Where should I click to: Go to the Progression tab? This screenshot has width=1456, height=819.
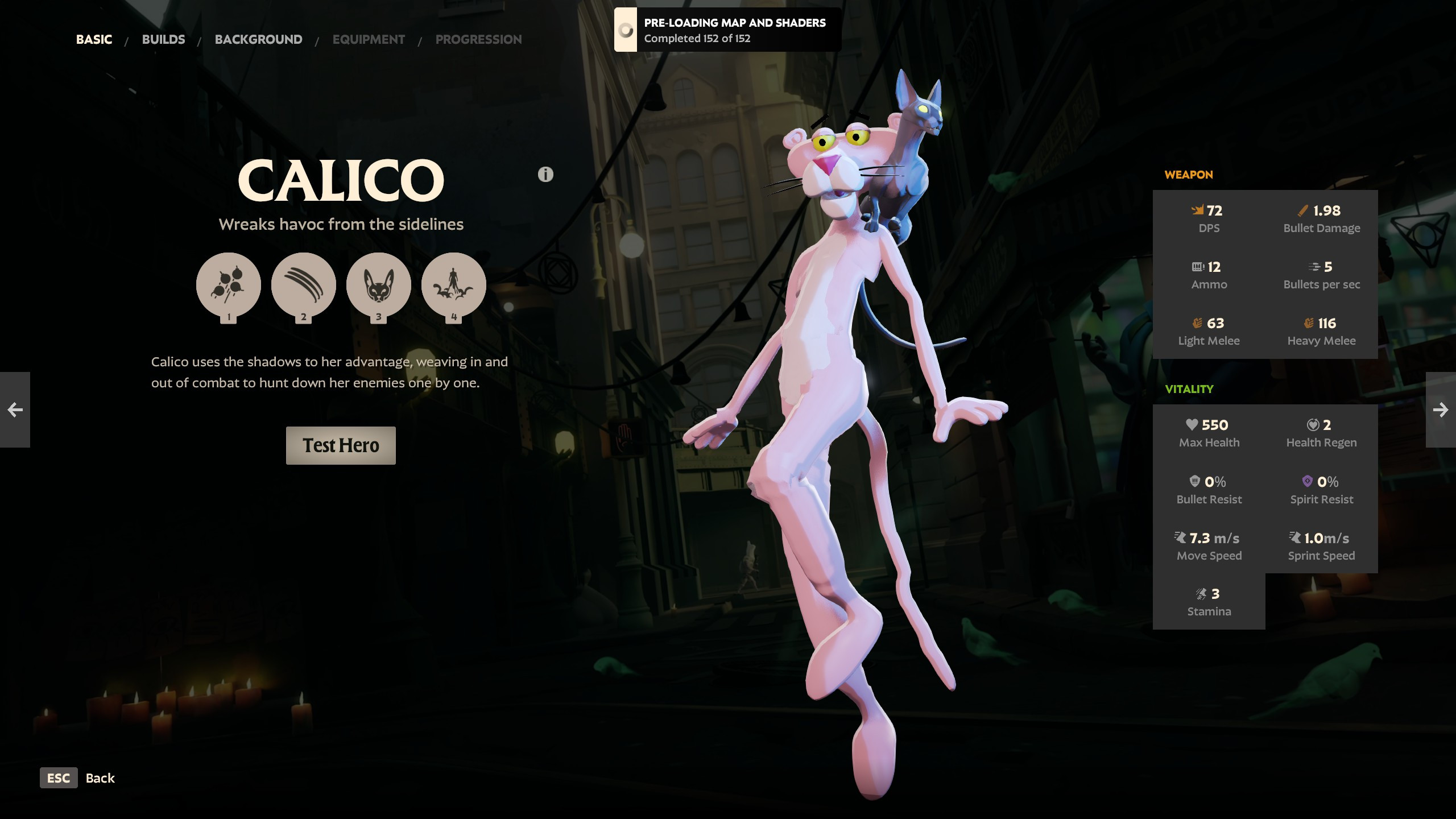478,39
